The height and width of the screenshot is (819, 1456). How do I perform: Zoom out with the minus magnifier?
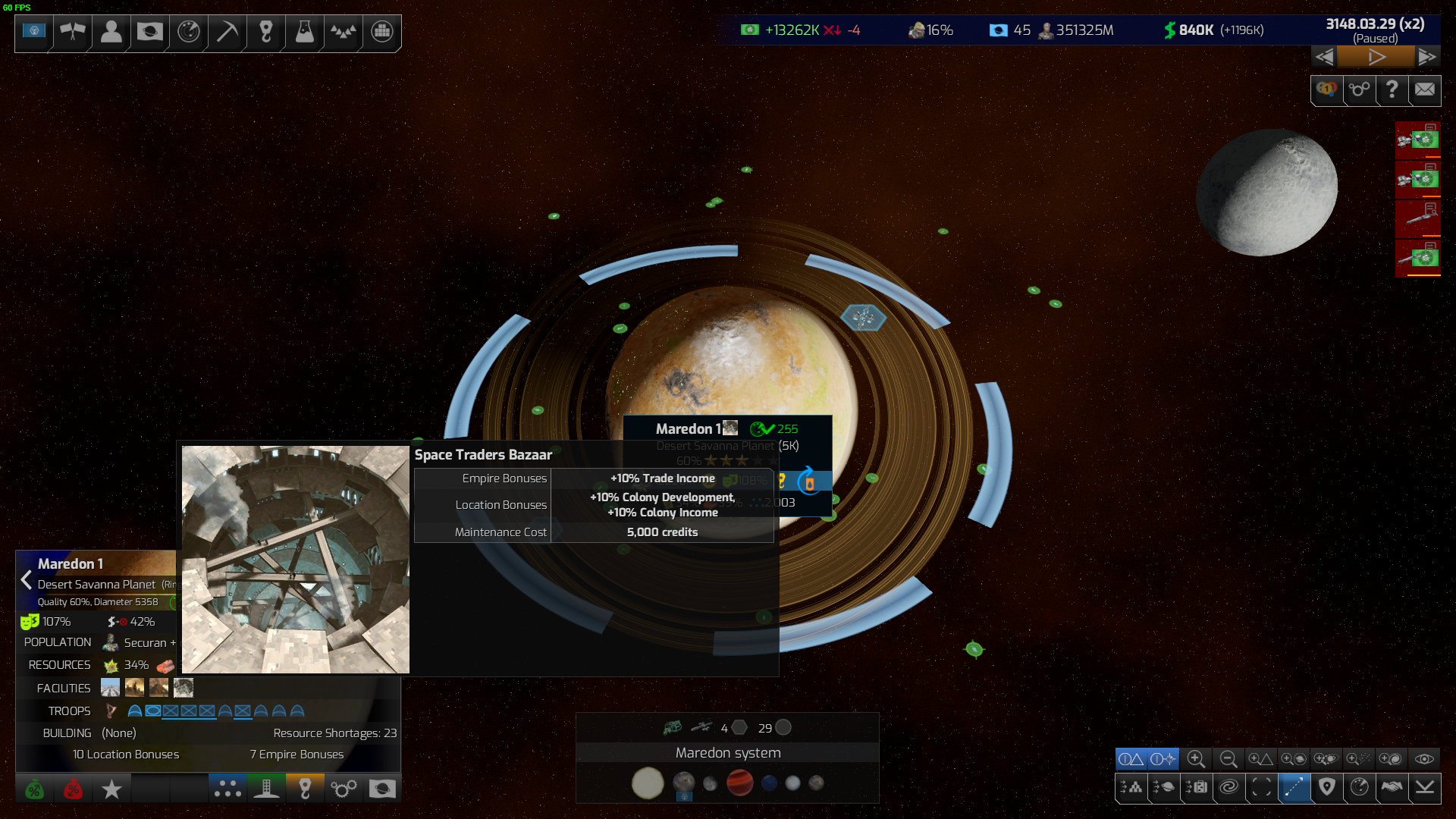coord(1228,759)
